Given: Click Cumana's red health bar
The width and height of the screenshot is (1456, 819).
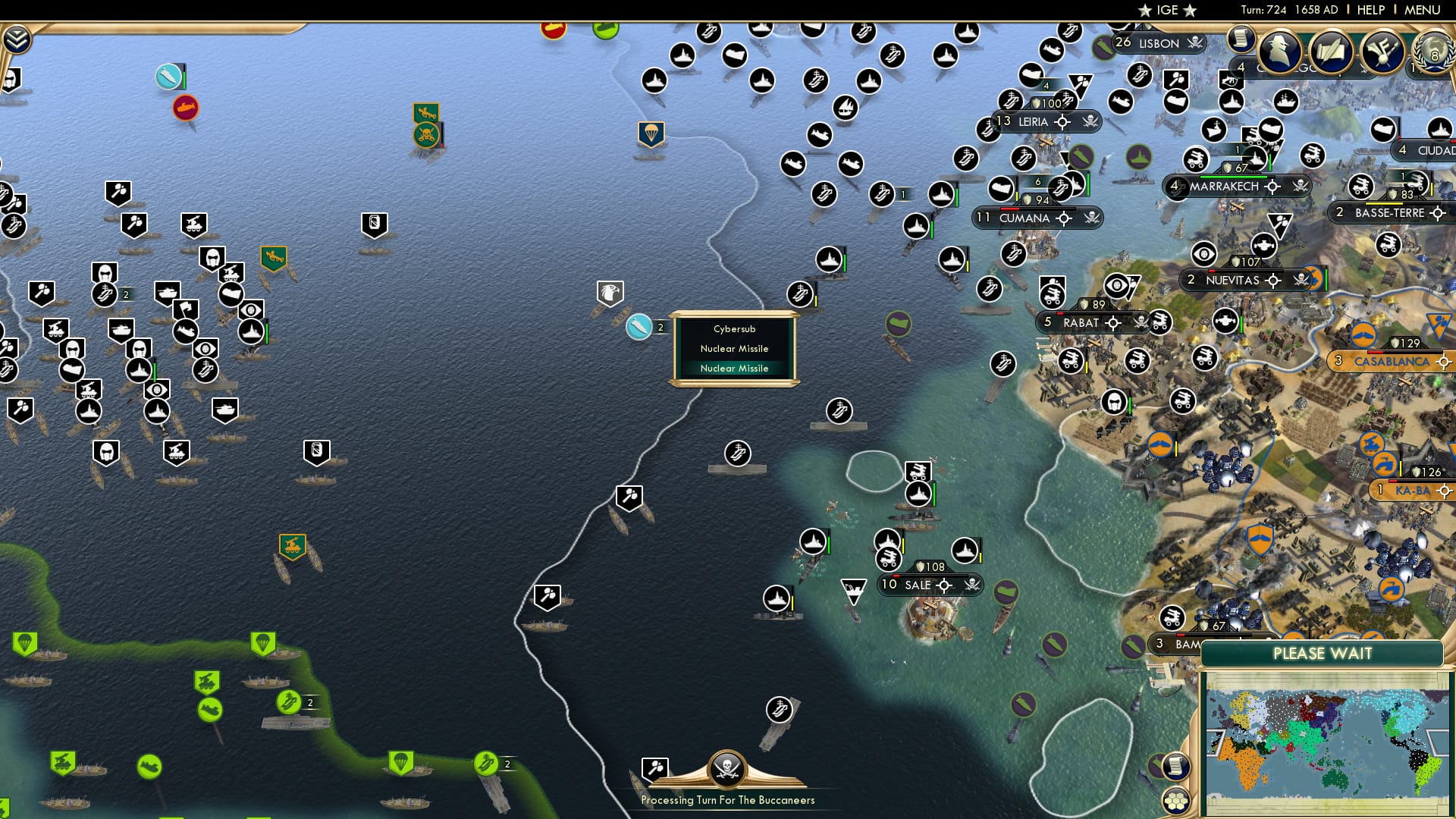Looking at the screenshot, I should (1009, 209).
